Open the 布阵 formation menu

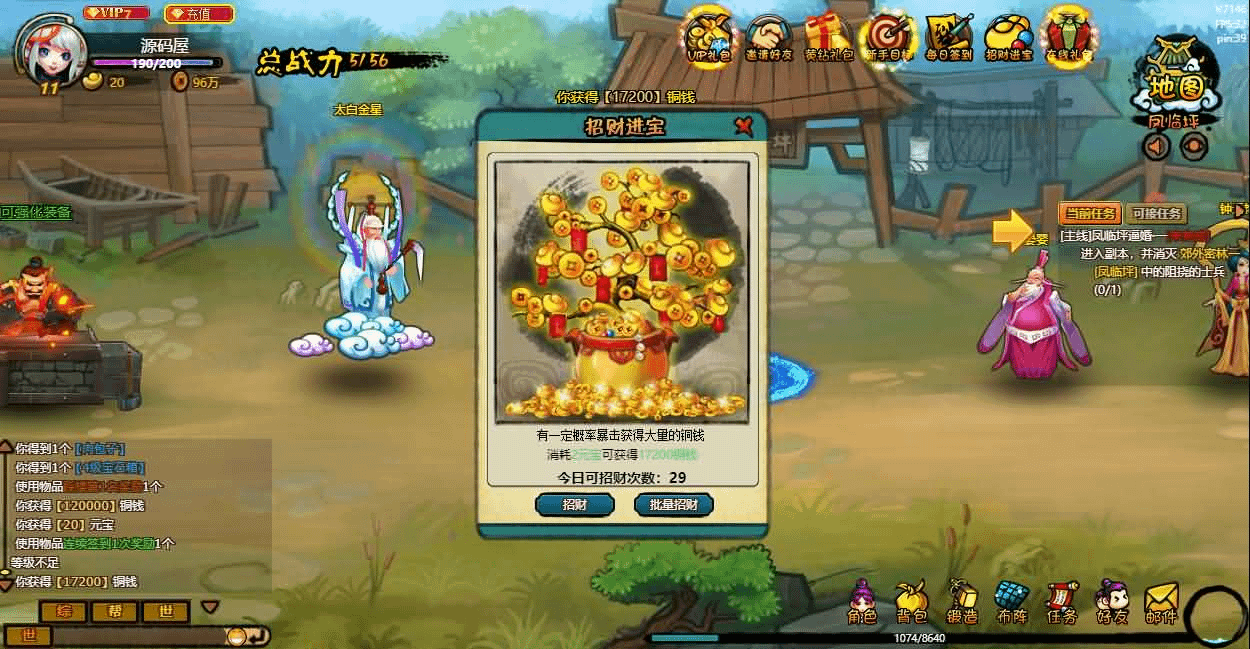pyautogui.click(x=1011, y=603)
